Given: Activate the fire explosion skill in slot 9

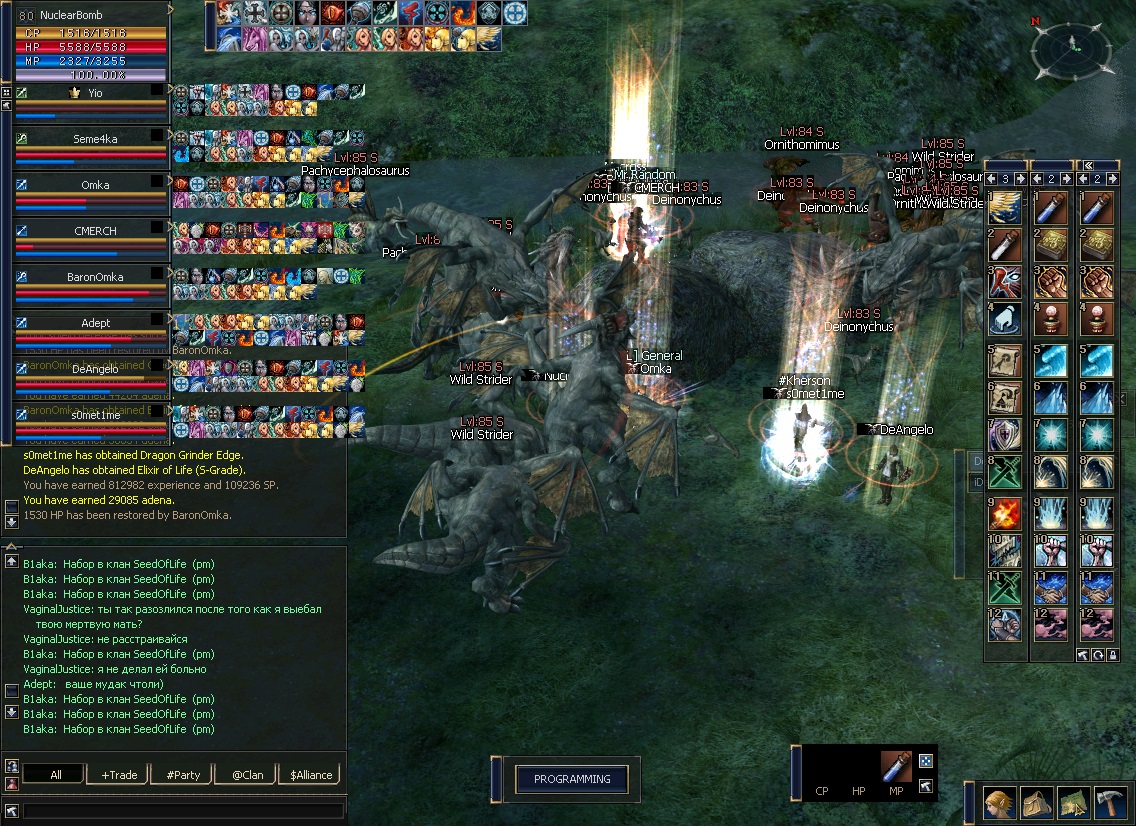Looking at the screenshot, I should (x=1004, y=514).
